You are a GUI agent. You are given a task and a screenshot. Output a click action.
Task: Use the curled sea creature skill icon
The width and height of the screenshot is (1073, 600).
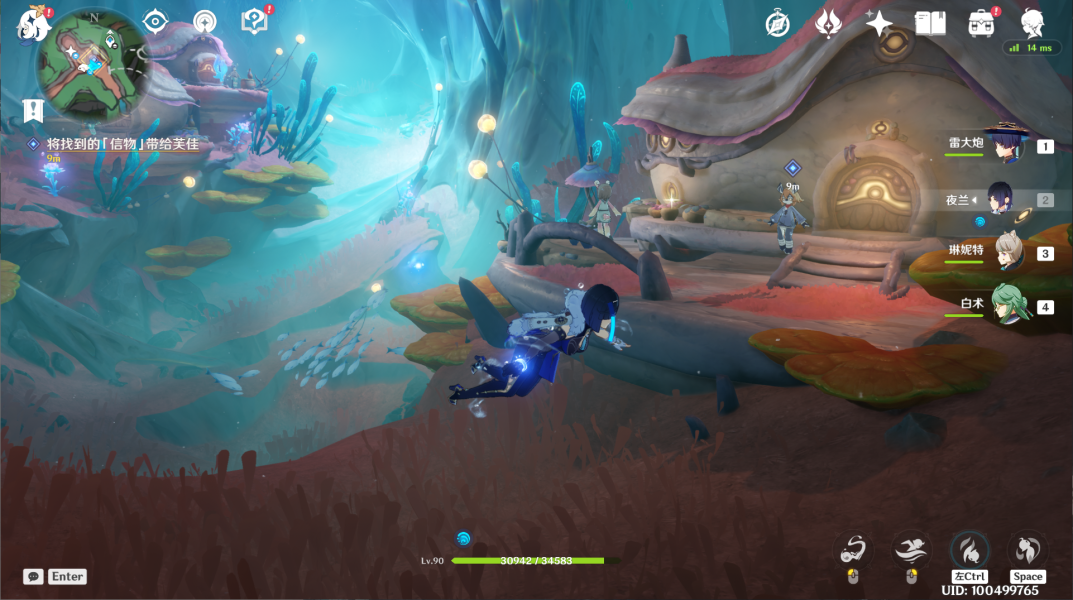(x=853, y=549)
